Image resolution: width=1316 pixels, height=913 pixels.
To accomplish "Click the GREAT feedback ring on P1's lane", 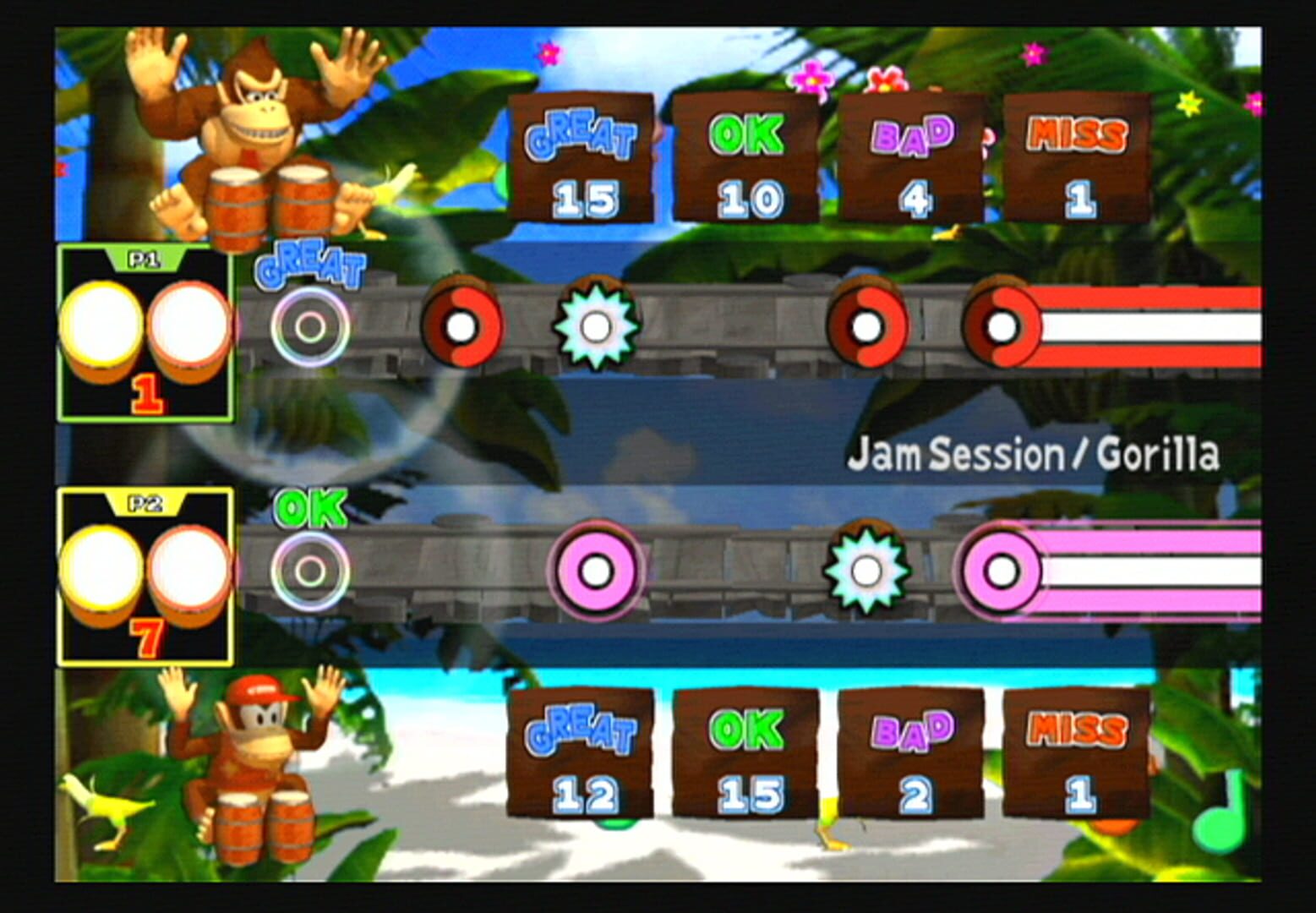I will pos(309,325).
